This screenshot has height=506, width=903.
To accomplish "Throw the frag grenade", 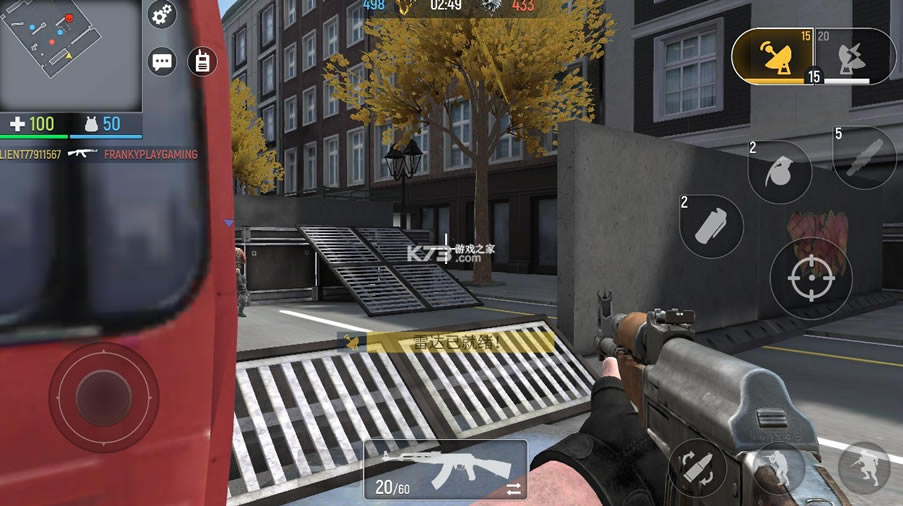I will pos(779,172).
